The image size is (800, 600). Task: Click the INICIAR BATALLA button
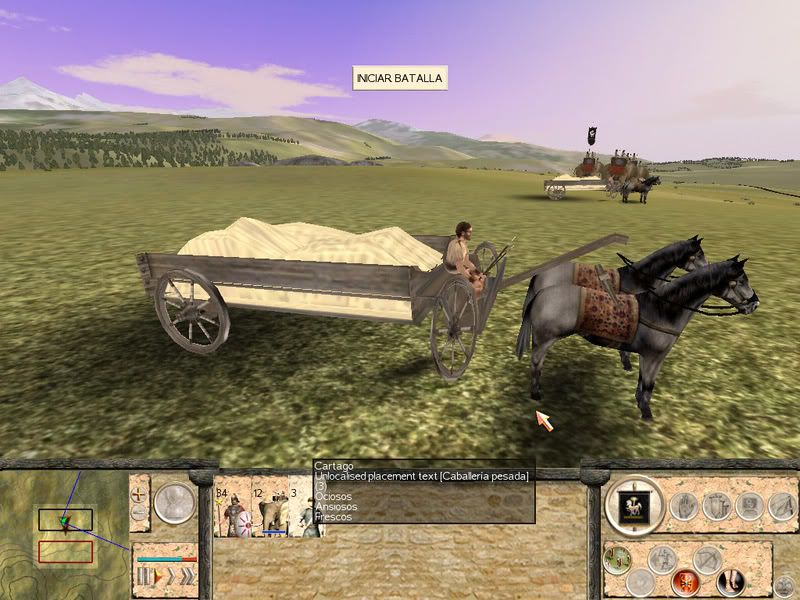[x=400, y=78]
